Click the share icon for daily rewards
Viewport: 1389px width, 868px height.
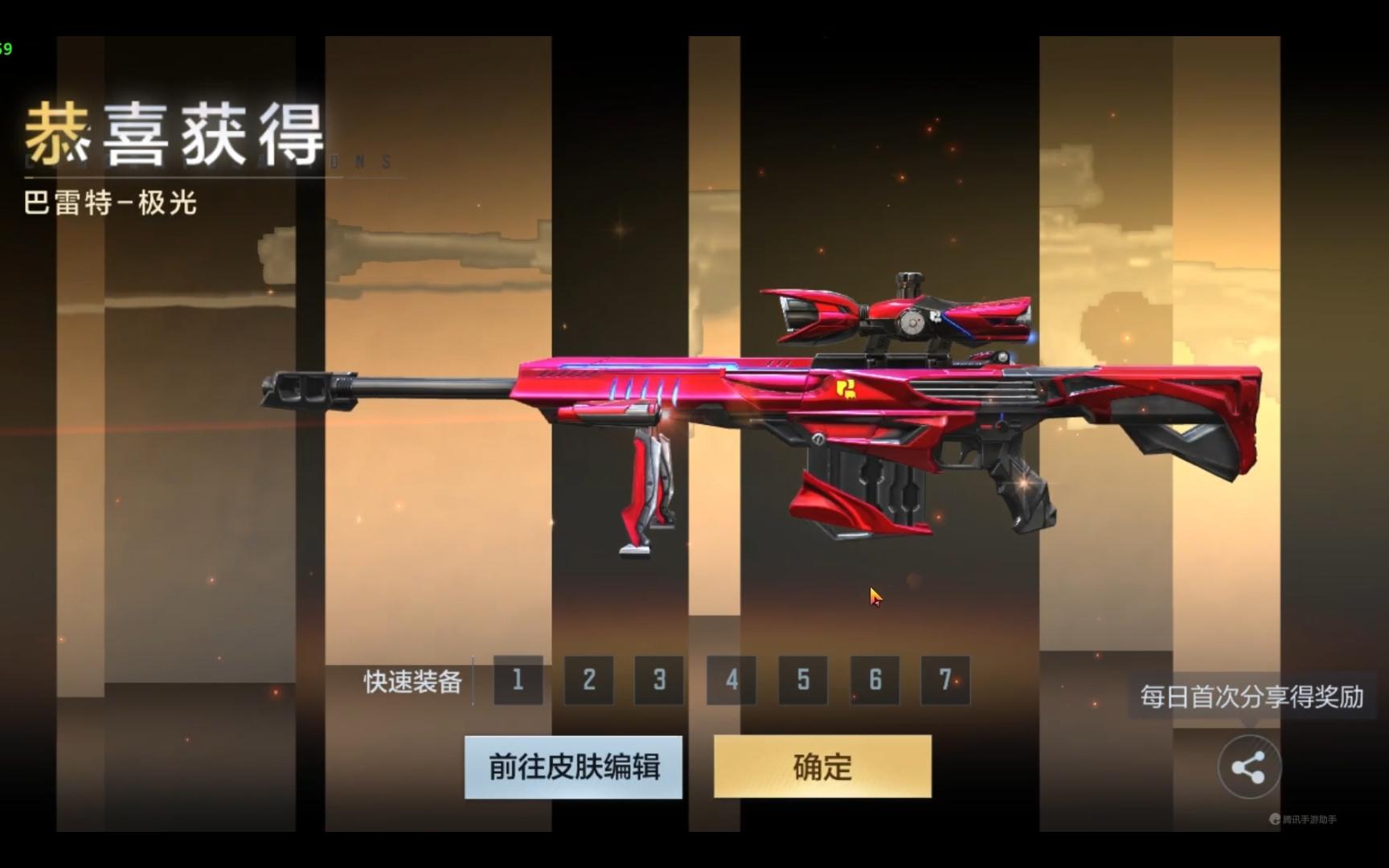point(1248,768)
